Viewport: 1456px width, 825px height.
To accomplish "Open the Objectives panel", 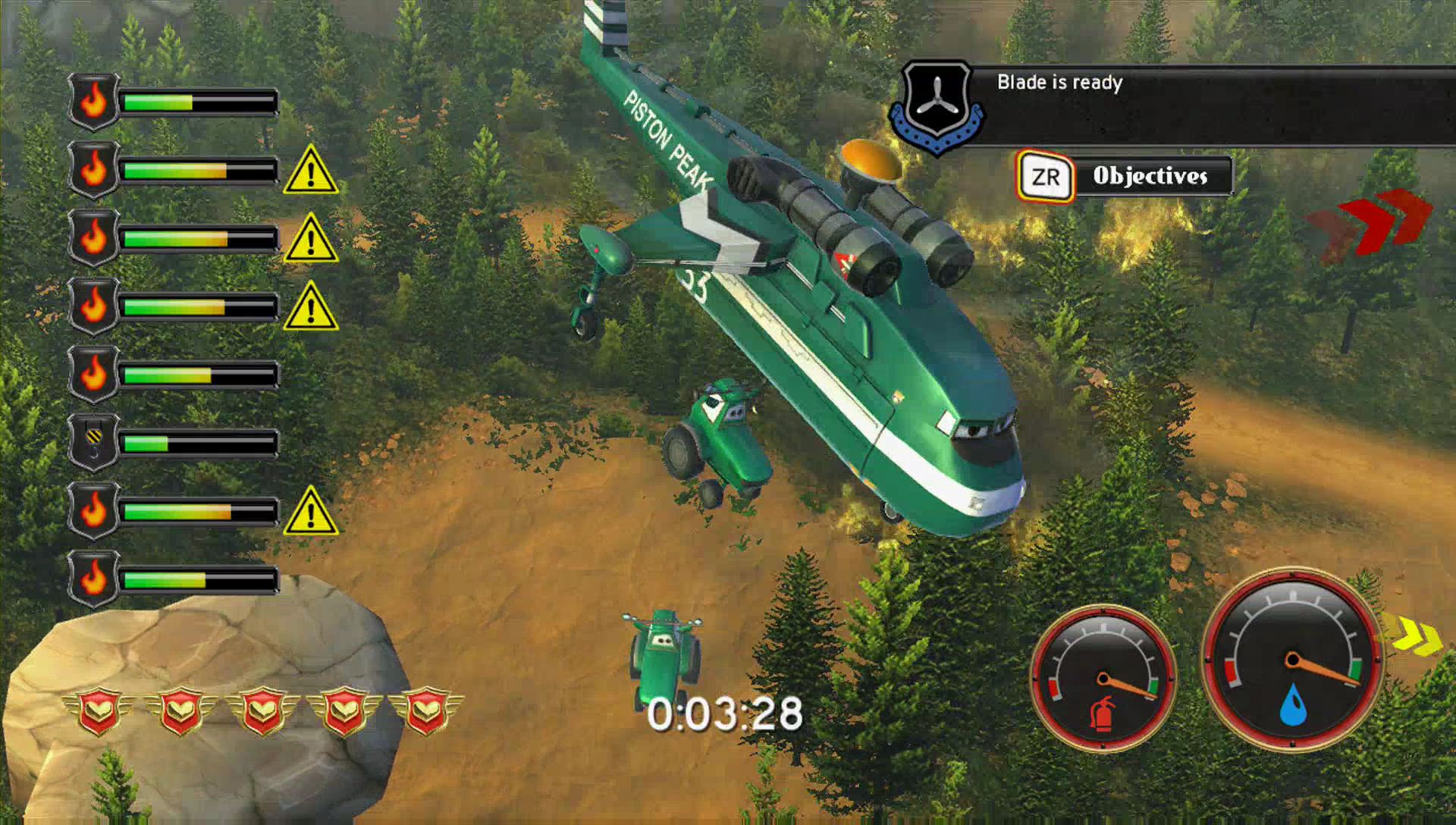I will click(1125, 177).
